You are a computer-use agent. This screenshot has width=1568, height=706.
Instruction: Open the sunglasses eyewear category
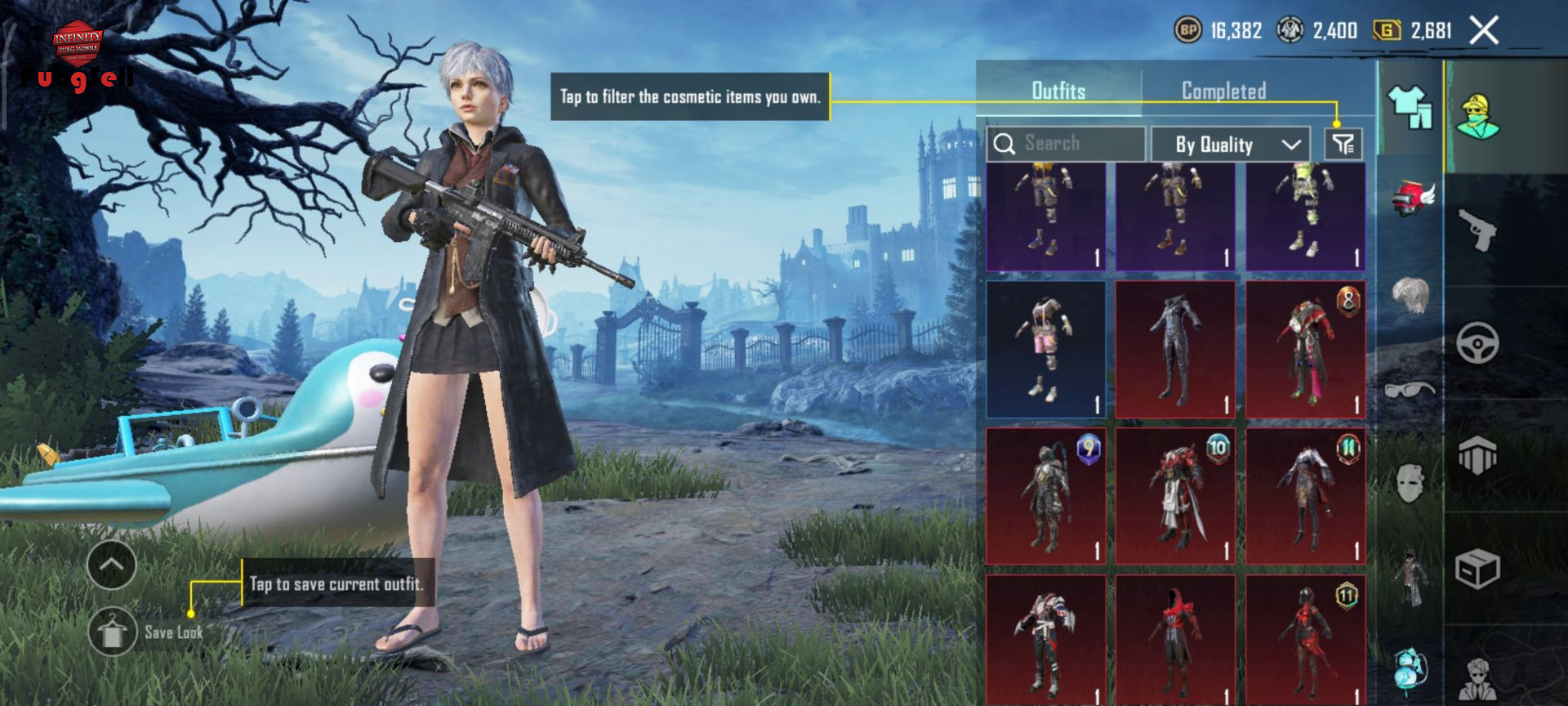tap(1410, 389)
